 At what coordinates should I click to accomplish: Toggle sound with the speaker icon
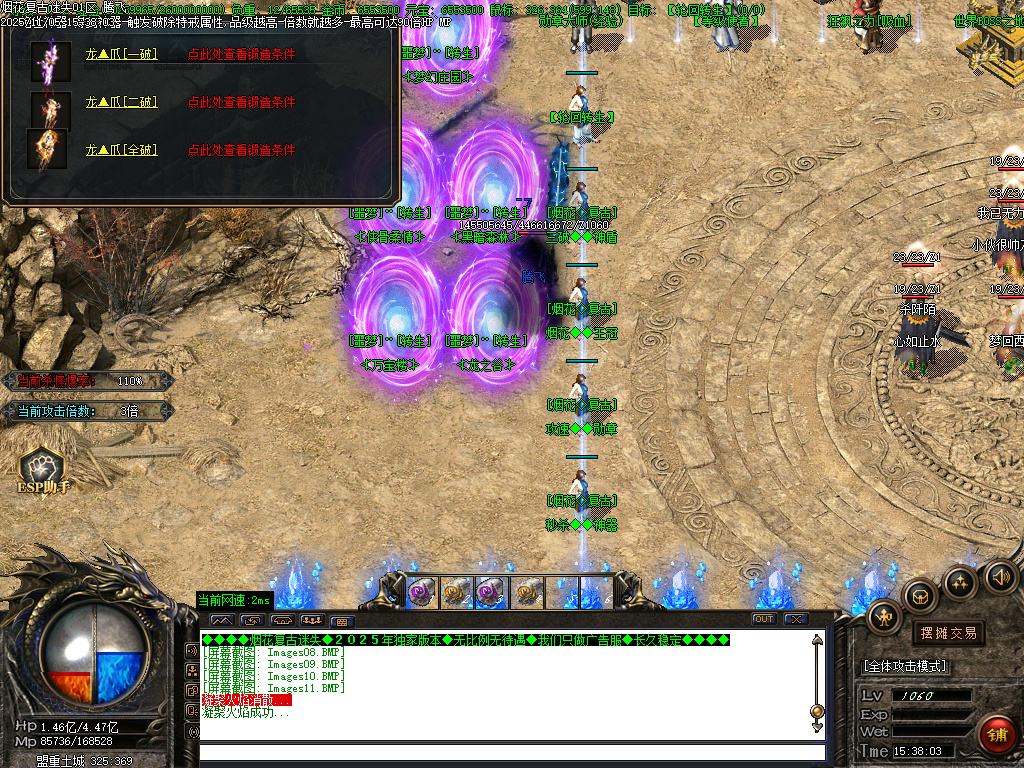(1001, 576)
